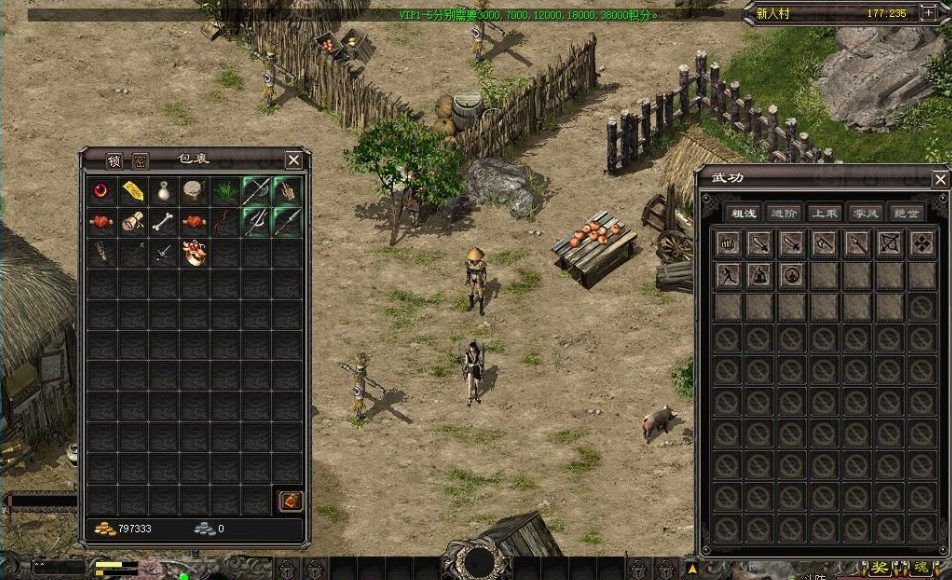The width and height of the screenshot is (952, 580).
Task: Show the 掌风 skills tab
Action: (x=863, y=213)
